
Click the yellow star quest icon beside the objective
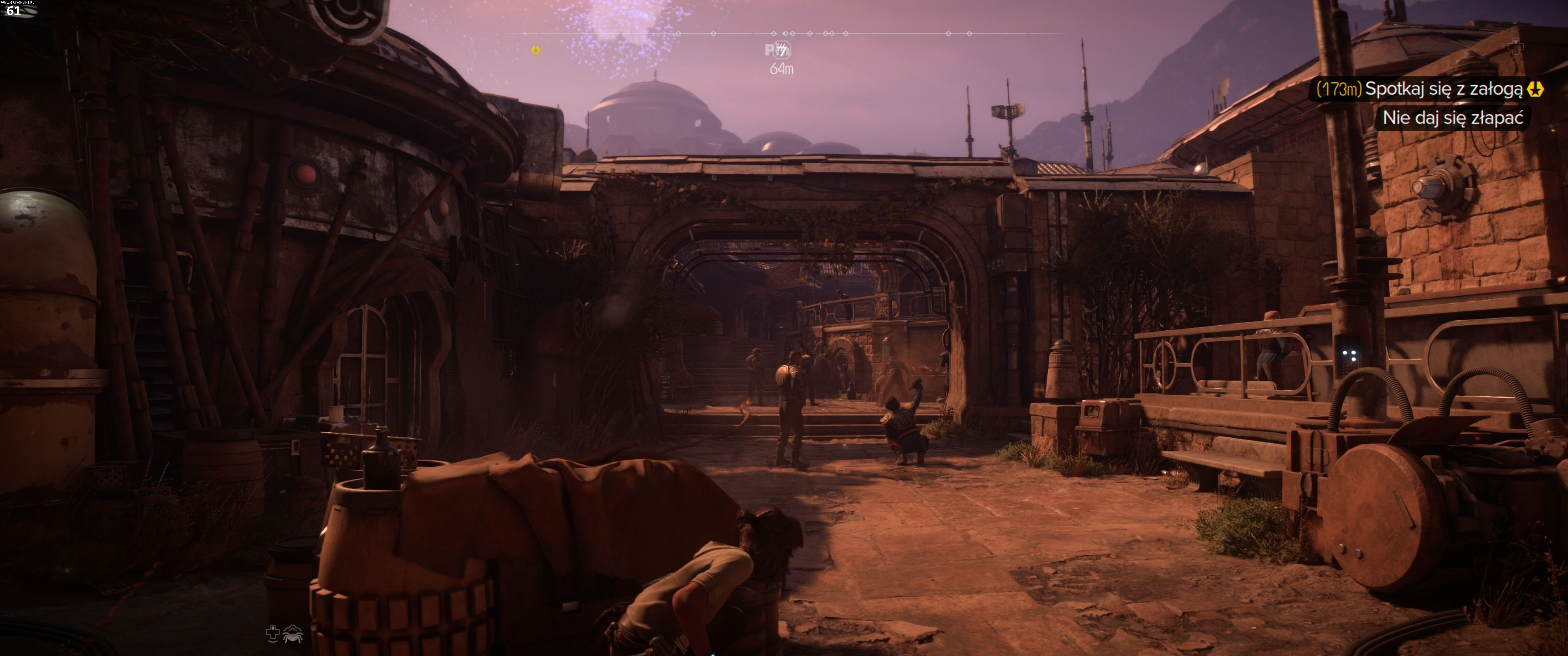[x=1535, y=89]
